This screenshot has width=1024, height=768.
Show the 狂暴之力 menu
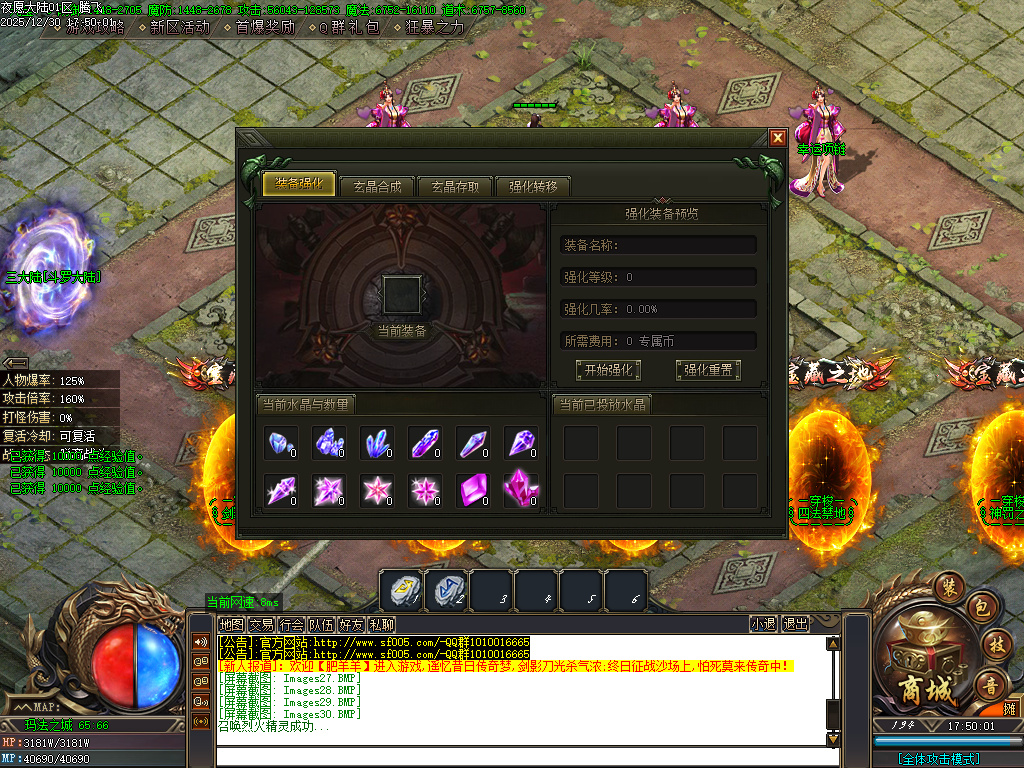click(x=435, y=27)
